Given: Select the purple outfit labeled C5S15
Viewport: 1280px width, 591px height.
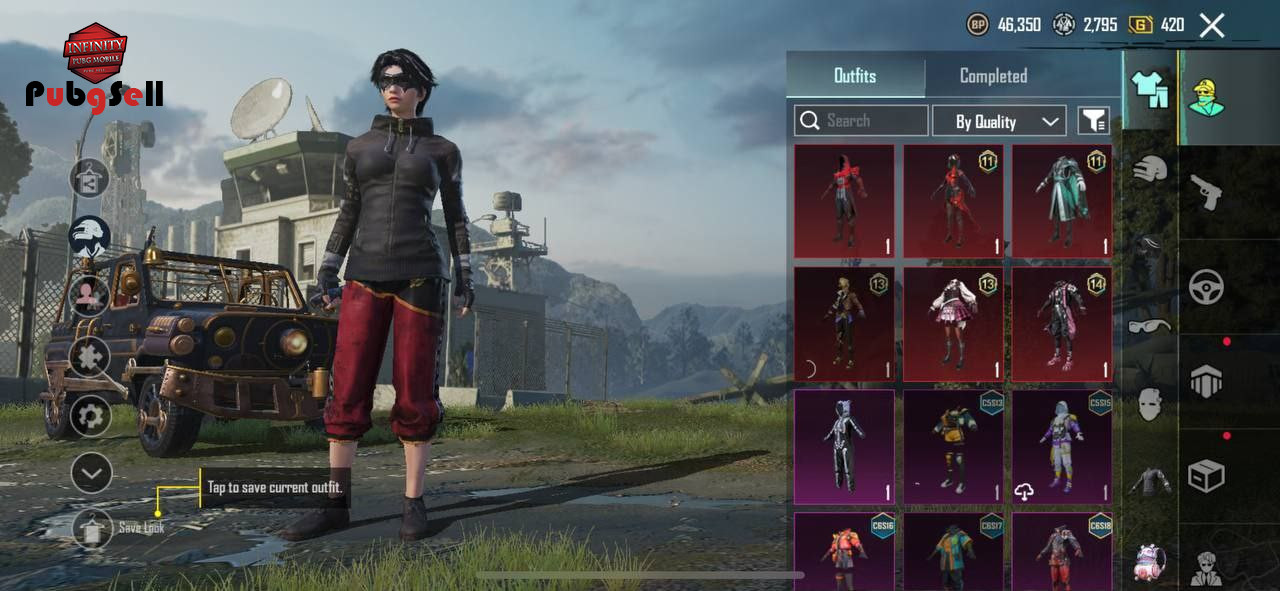Looking at the screenshot, I should (x=1062, y=446).
